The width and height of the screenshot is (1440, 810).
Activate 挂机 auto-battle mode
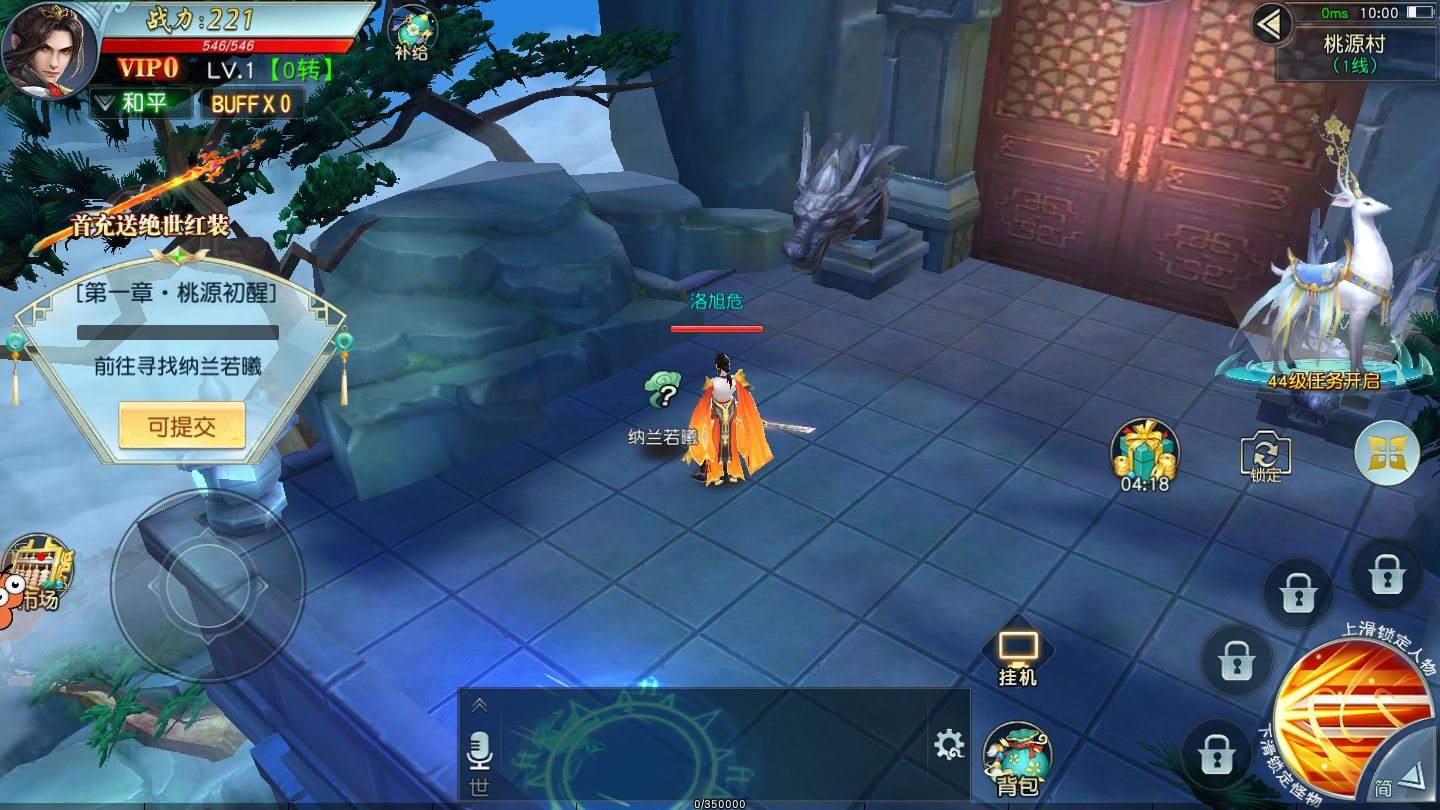[x=1018, y=657]
